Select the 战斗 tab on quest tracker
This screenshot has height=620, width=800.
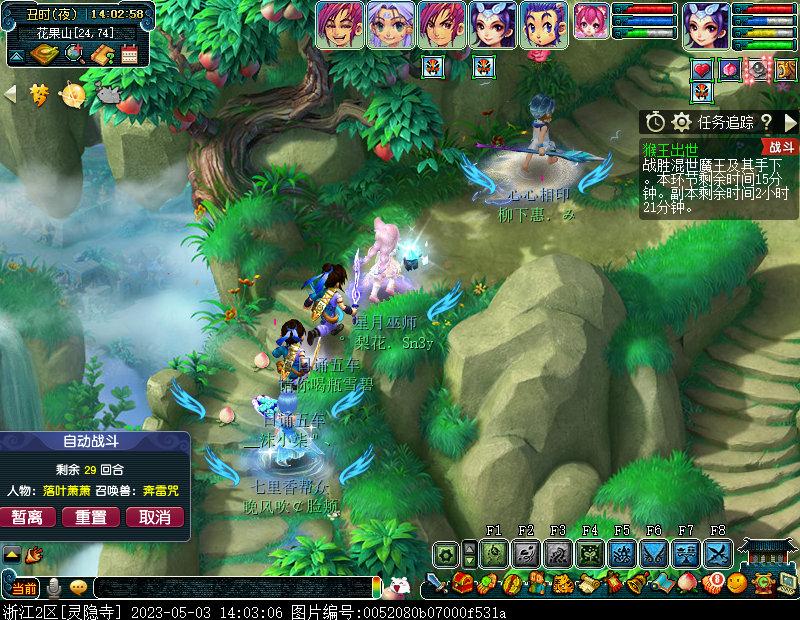(x=783, y=146)
